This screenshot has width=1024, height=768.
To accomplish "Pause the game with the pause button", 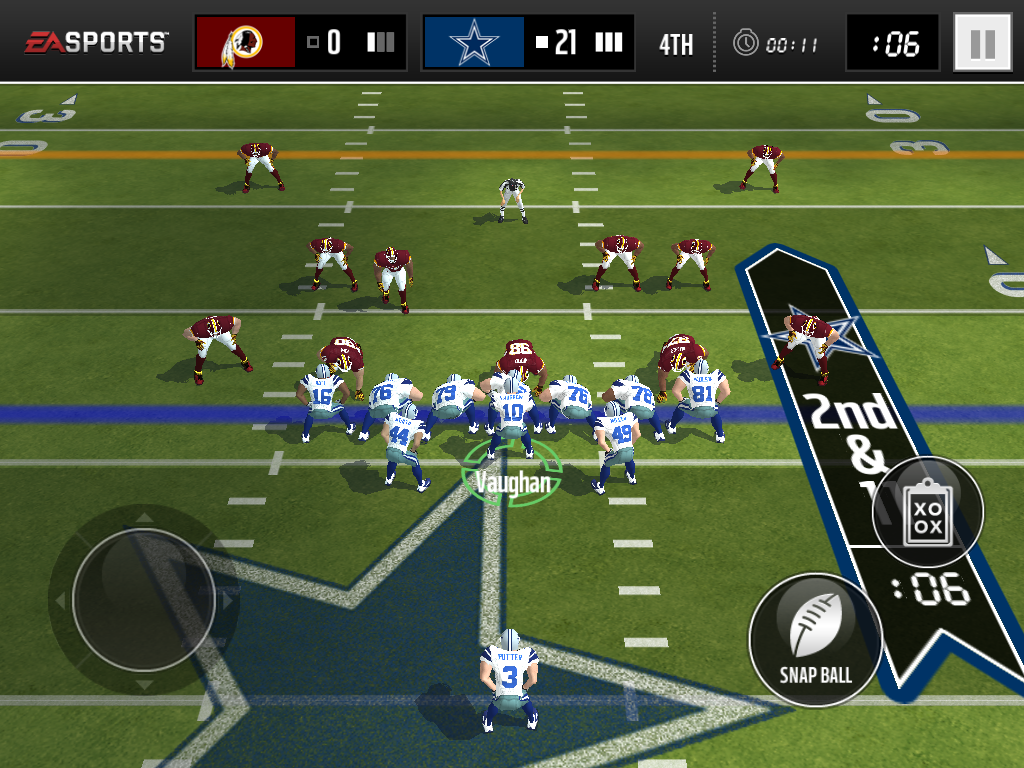I will click(982, 43).
